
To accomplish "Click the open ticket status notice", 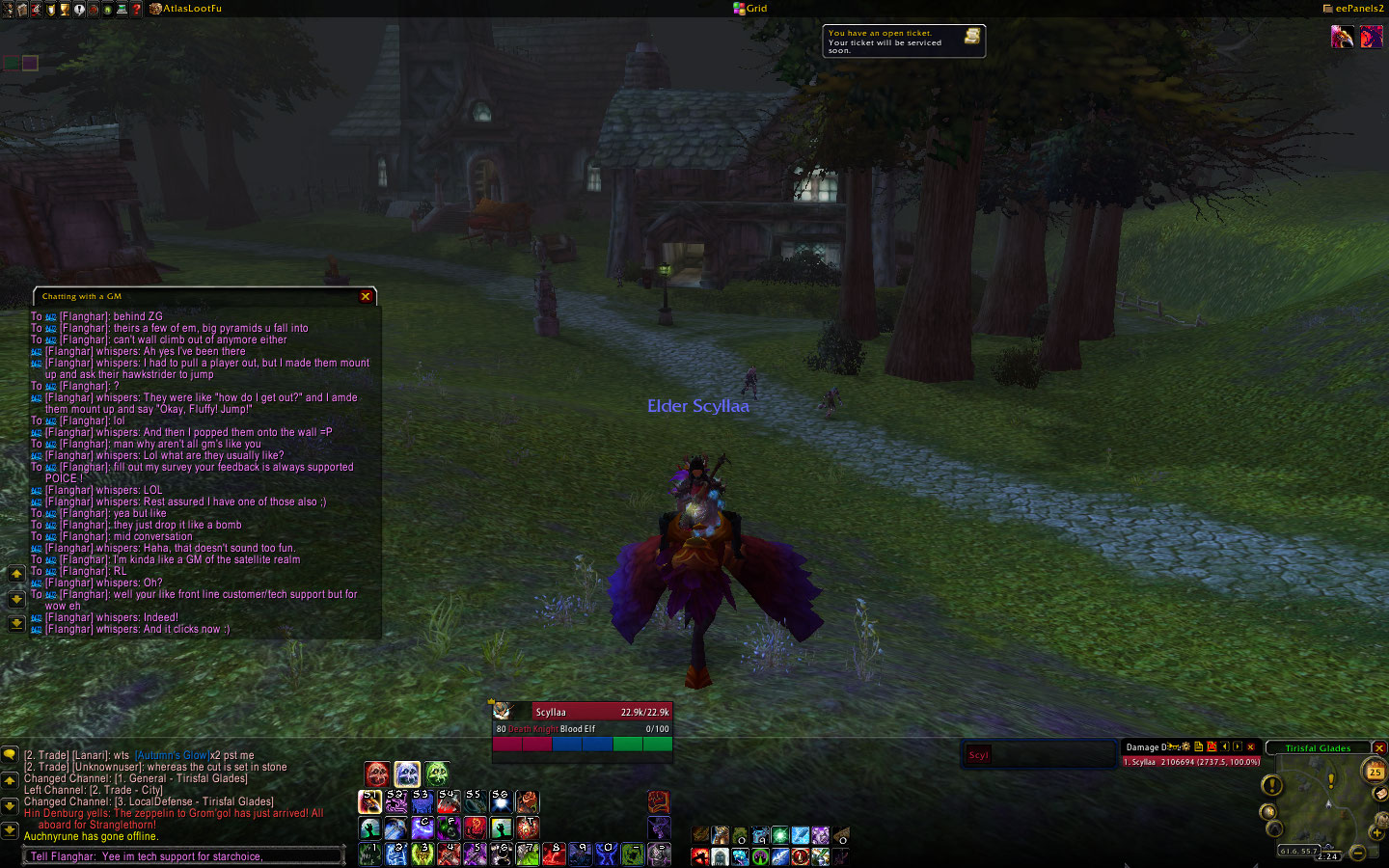I will point(903,41).
